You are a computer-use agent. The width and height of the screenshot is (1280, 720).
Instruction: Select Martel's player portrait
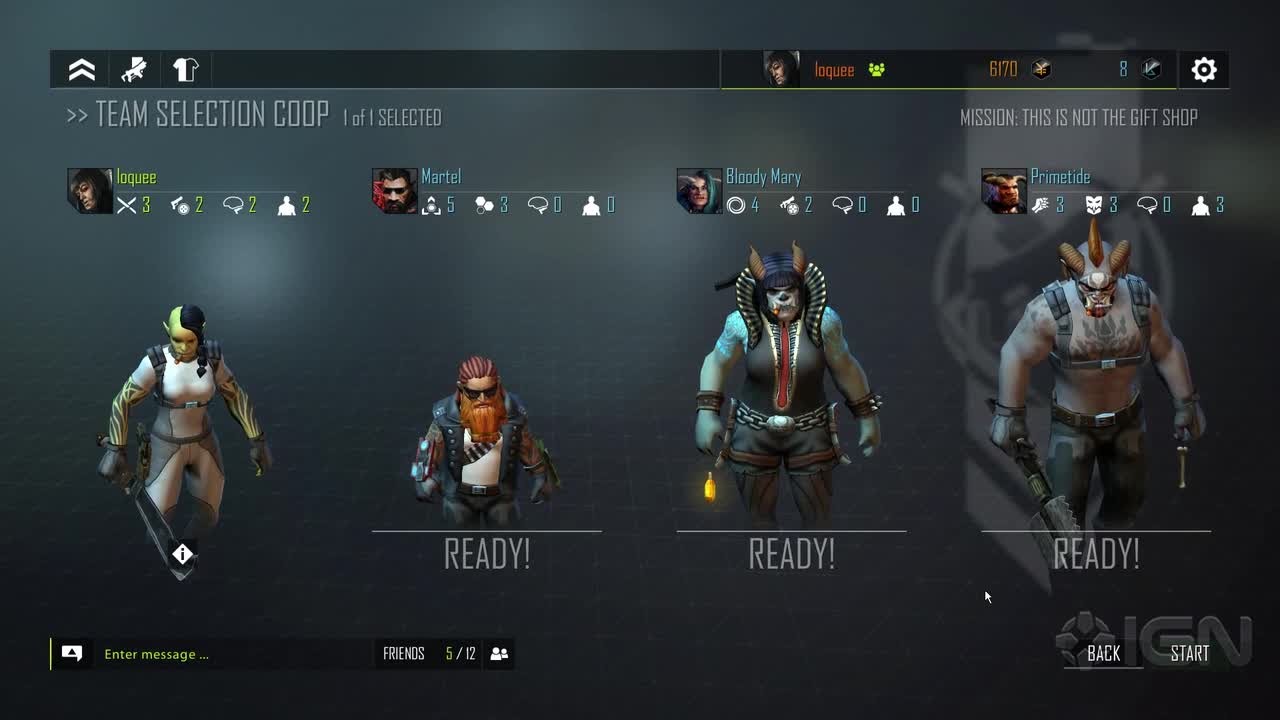[394, 191]
